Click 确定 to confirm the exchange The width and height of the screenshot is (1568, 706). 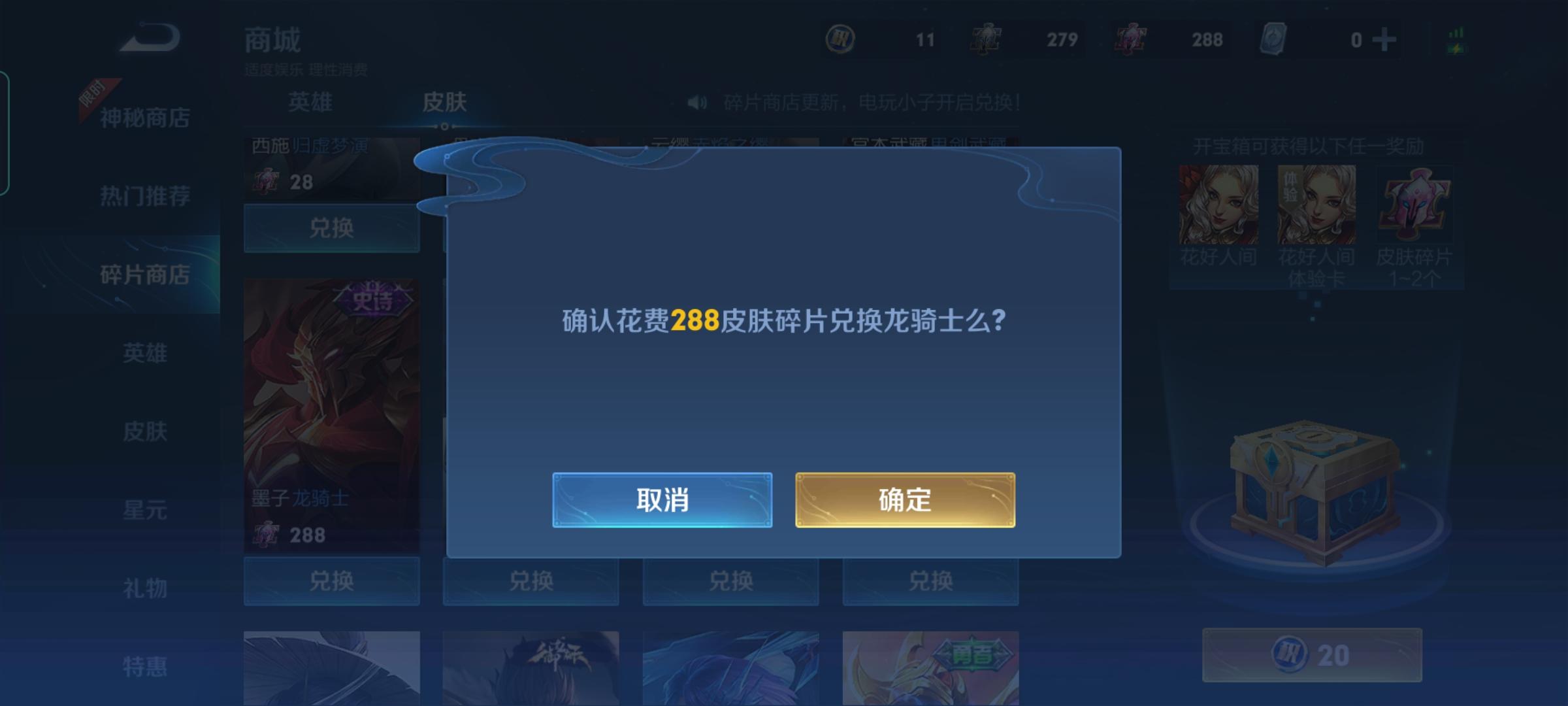pos(905,499)
